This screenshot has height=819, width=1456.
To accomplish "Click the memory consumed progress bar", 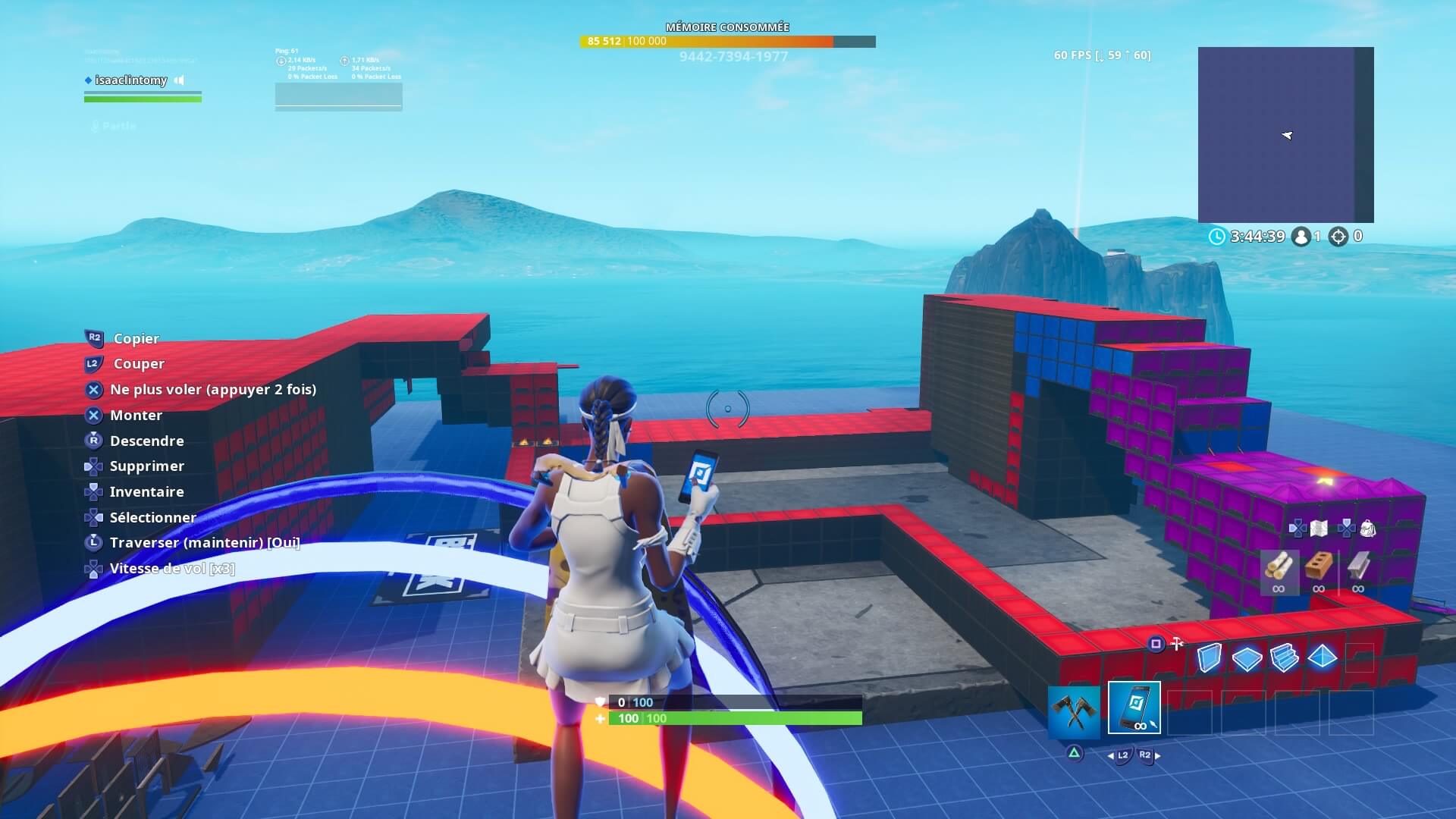I will click(728, 42).
